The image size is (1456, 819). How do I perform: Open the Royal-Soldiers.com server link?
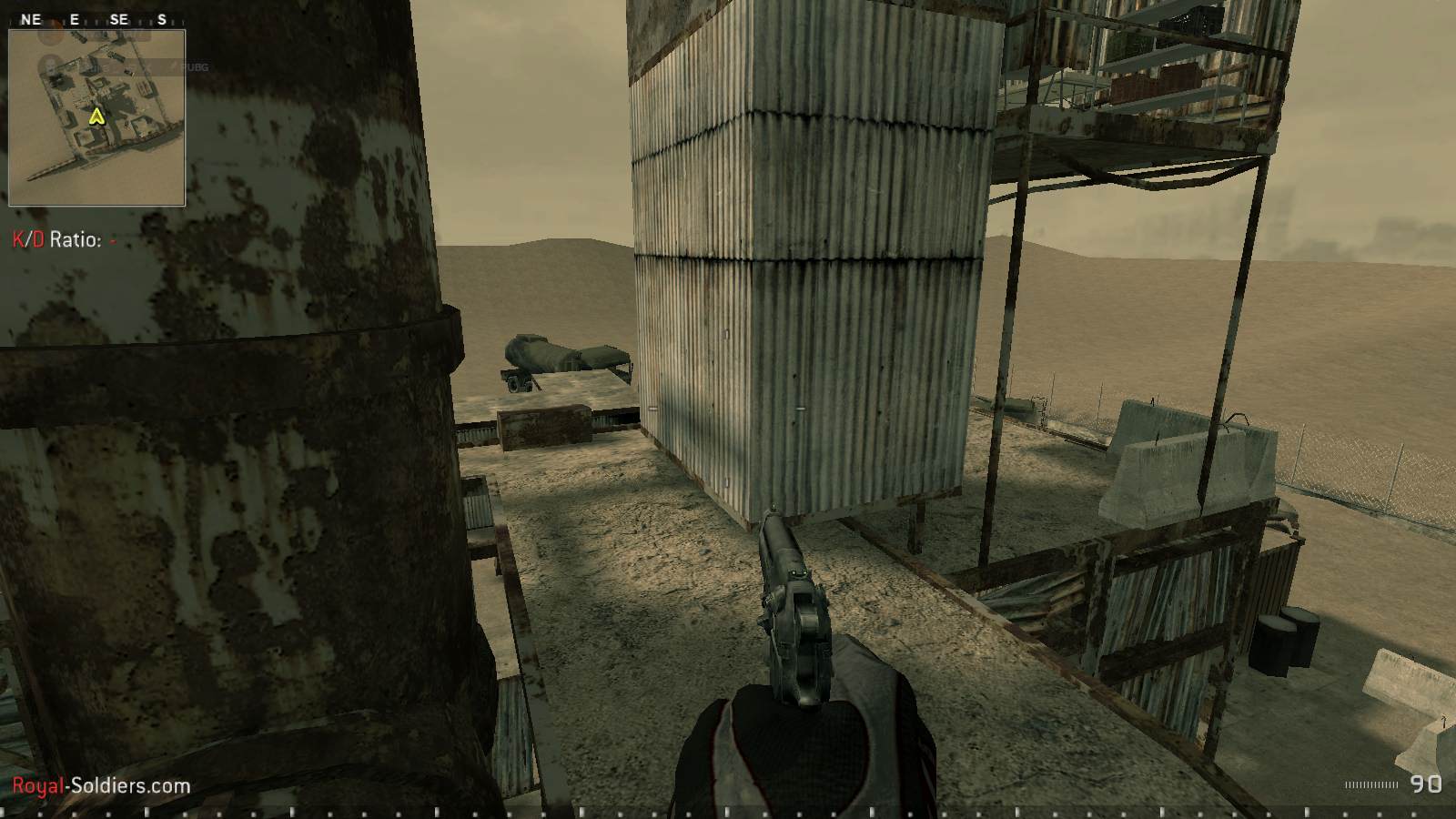click(x=100, y=784)
